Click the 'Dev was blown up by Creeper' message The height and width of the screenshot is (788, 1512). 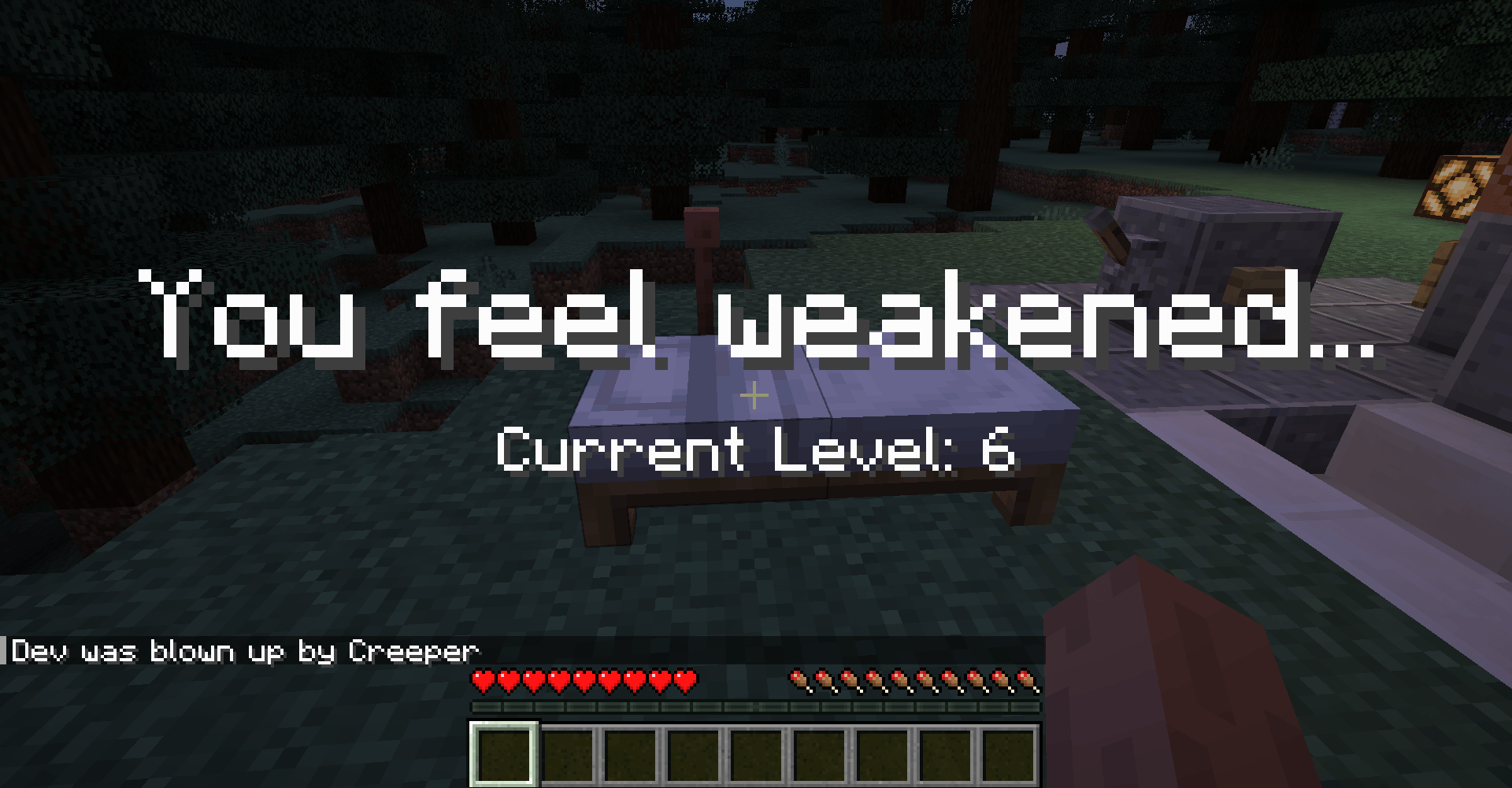[244, 651]
